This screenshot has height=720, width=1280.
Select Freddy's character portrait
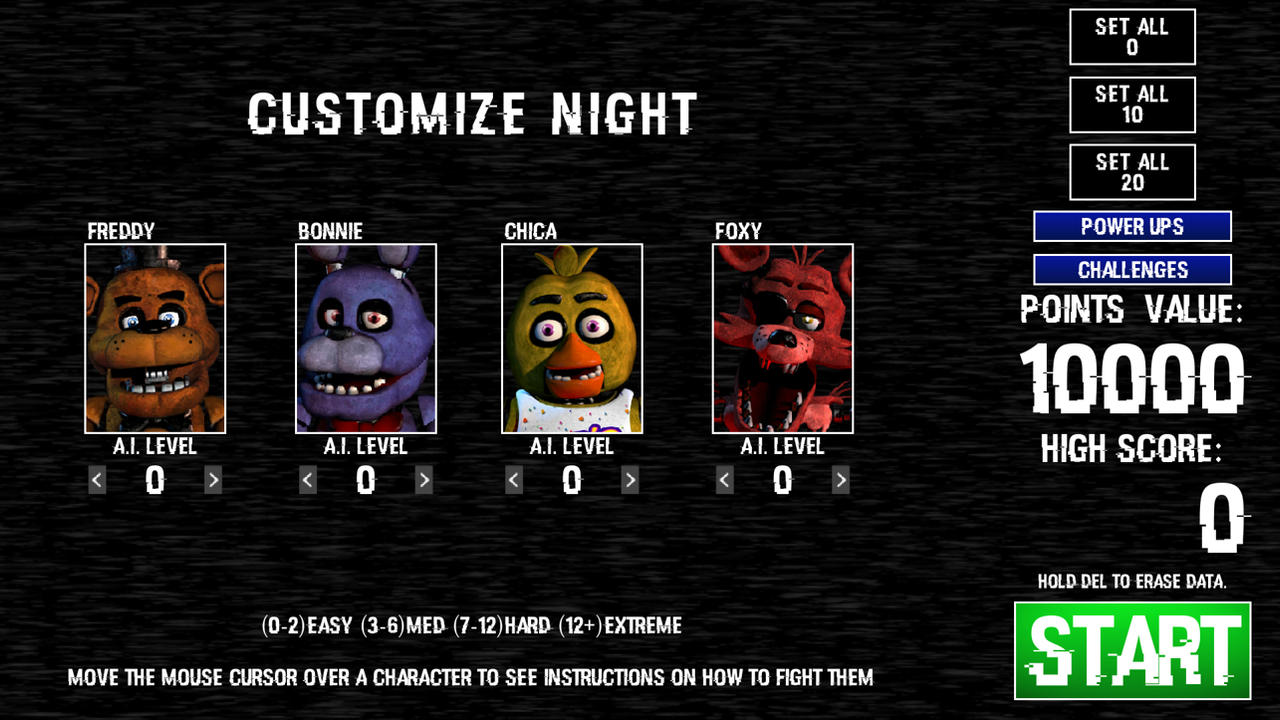156,338
